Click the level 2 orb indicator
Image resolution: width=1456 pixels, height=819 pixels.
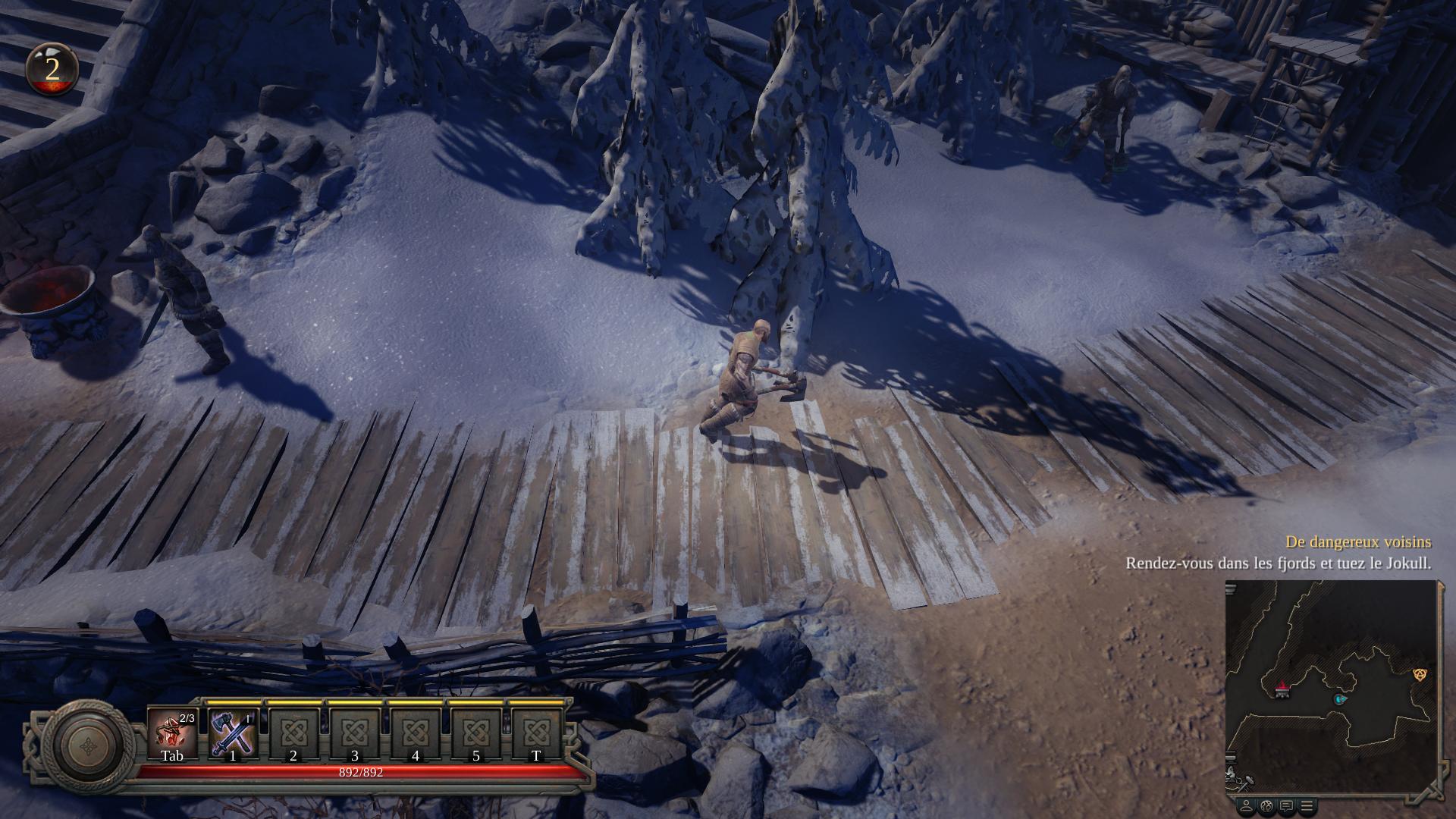[52, 70]
